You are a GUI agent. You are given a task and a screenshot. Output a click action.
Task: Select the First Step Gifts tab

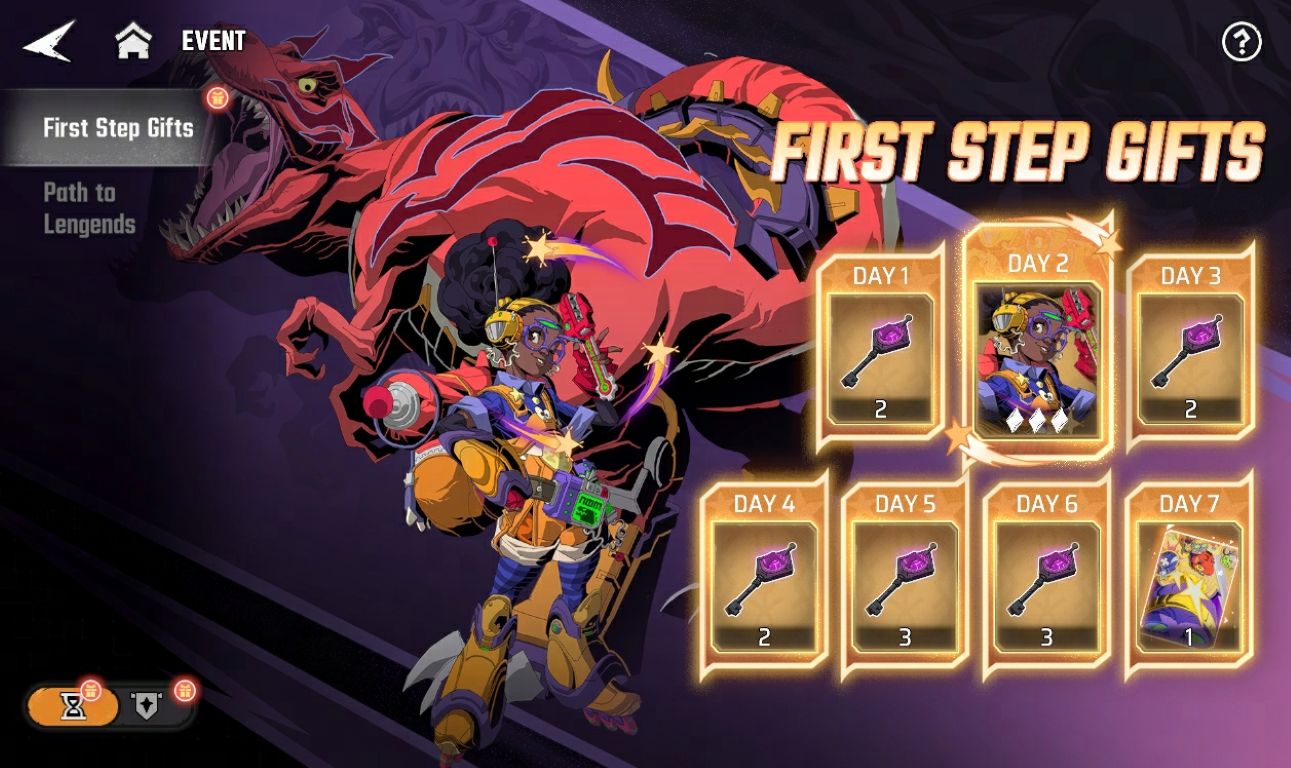point(117,128)
